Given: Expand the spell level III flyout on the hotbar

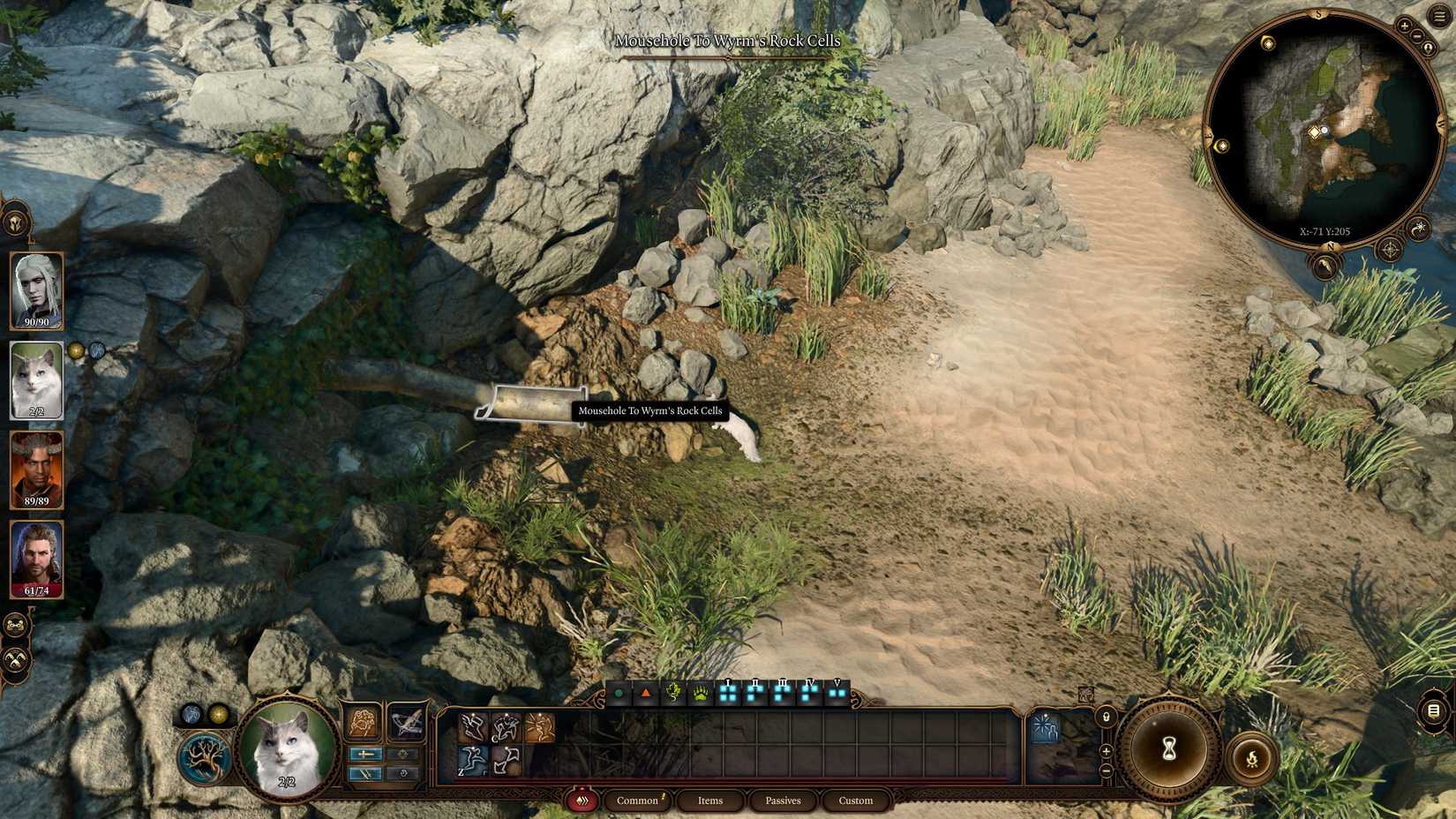Looking at the screenshot, I should point(782,692).
